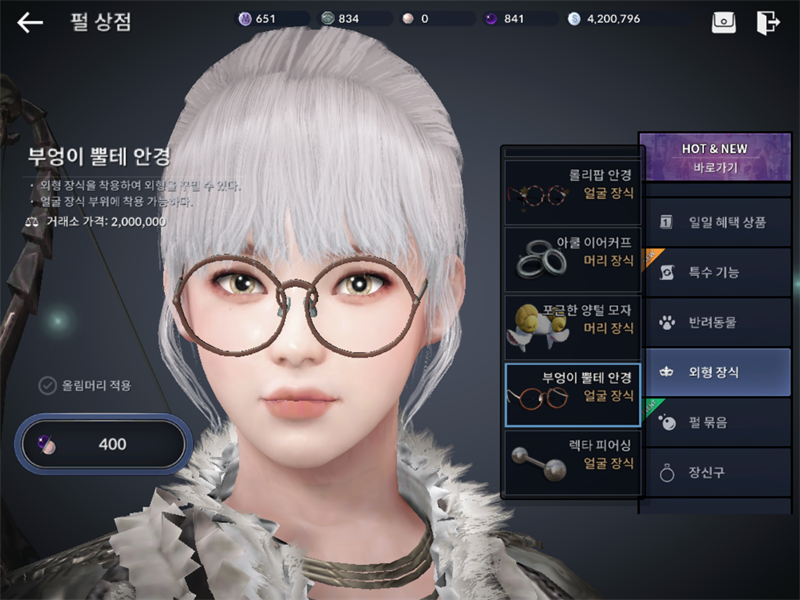This screenshot has width=800, height=600.
Task: Choose the 렉타 피어싱 item
Action: coord(572,462)
